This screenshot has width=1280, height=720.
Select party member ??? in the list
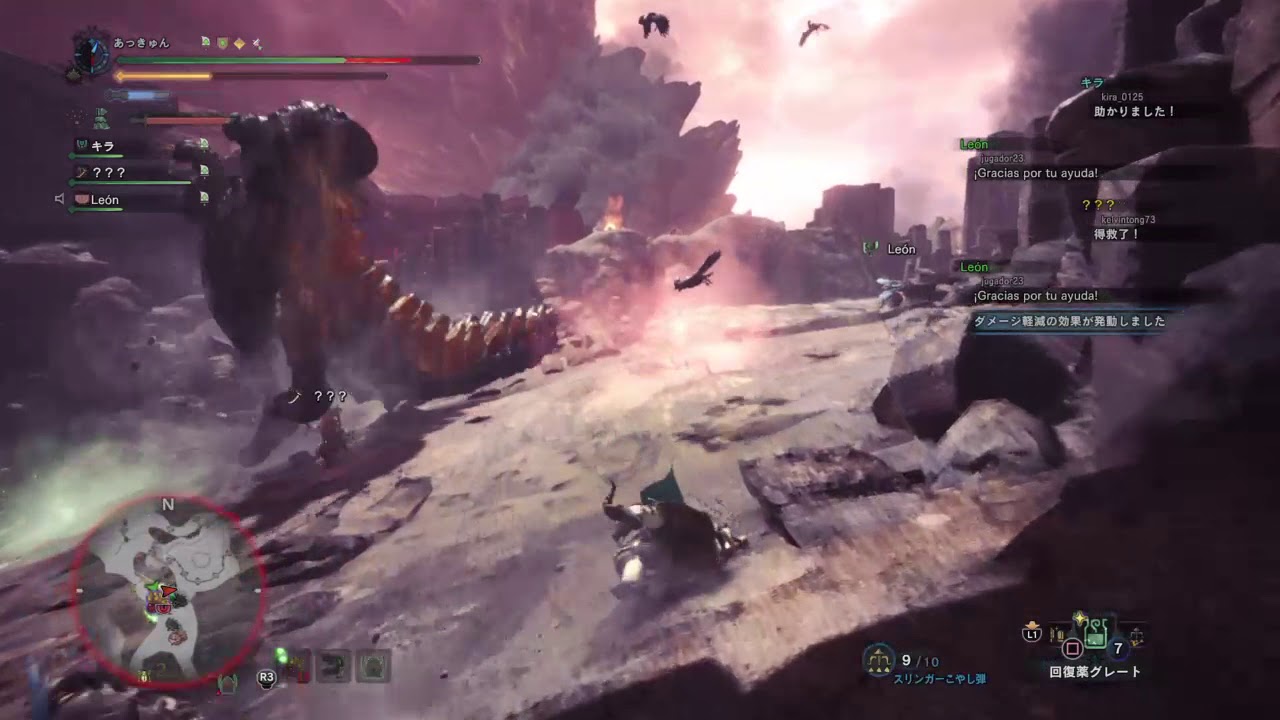click(108, 172)
